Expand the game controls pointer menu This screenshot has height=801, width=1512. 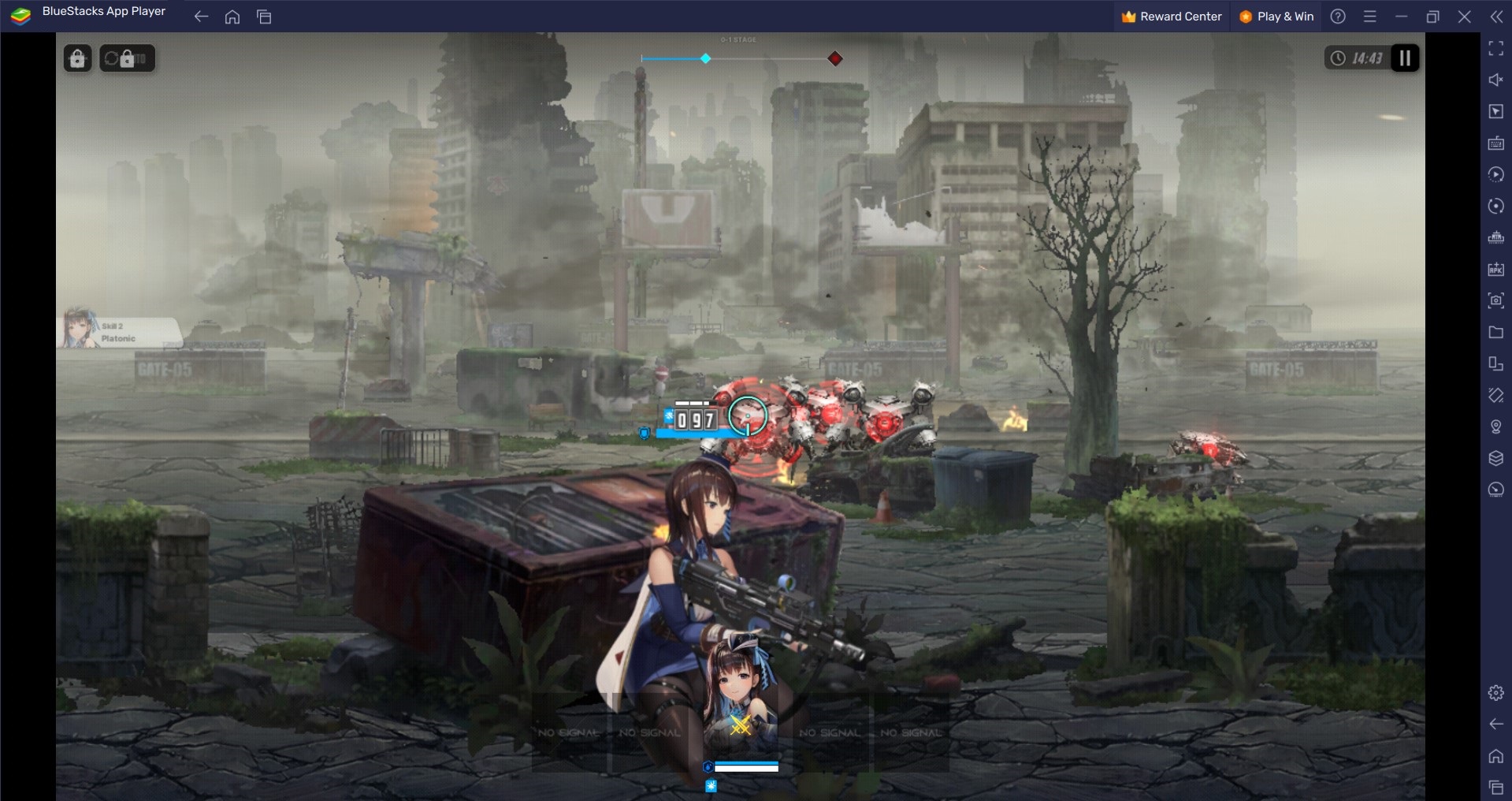tap(1495, 111)
